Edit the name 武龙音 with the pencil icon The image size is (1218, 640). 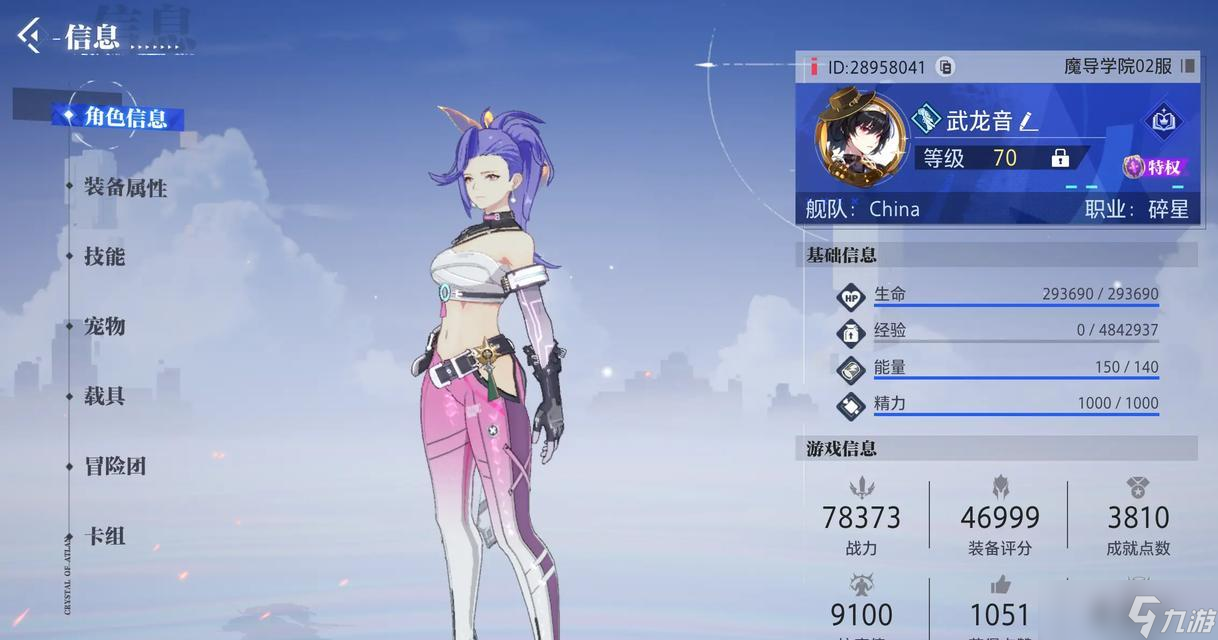(1029, 122)
